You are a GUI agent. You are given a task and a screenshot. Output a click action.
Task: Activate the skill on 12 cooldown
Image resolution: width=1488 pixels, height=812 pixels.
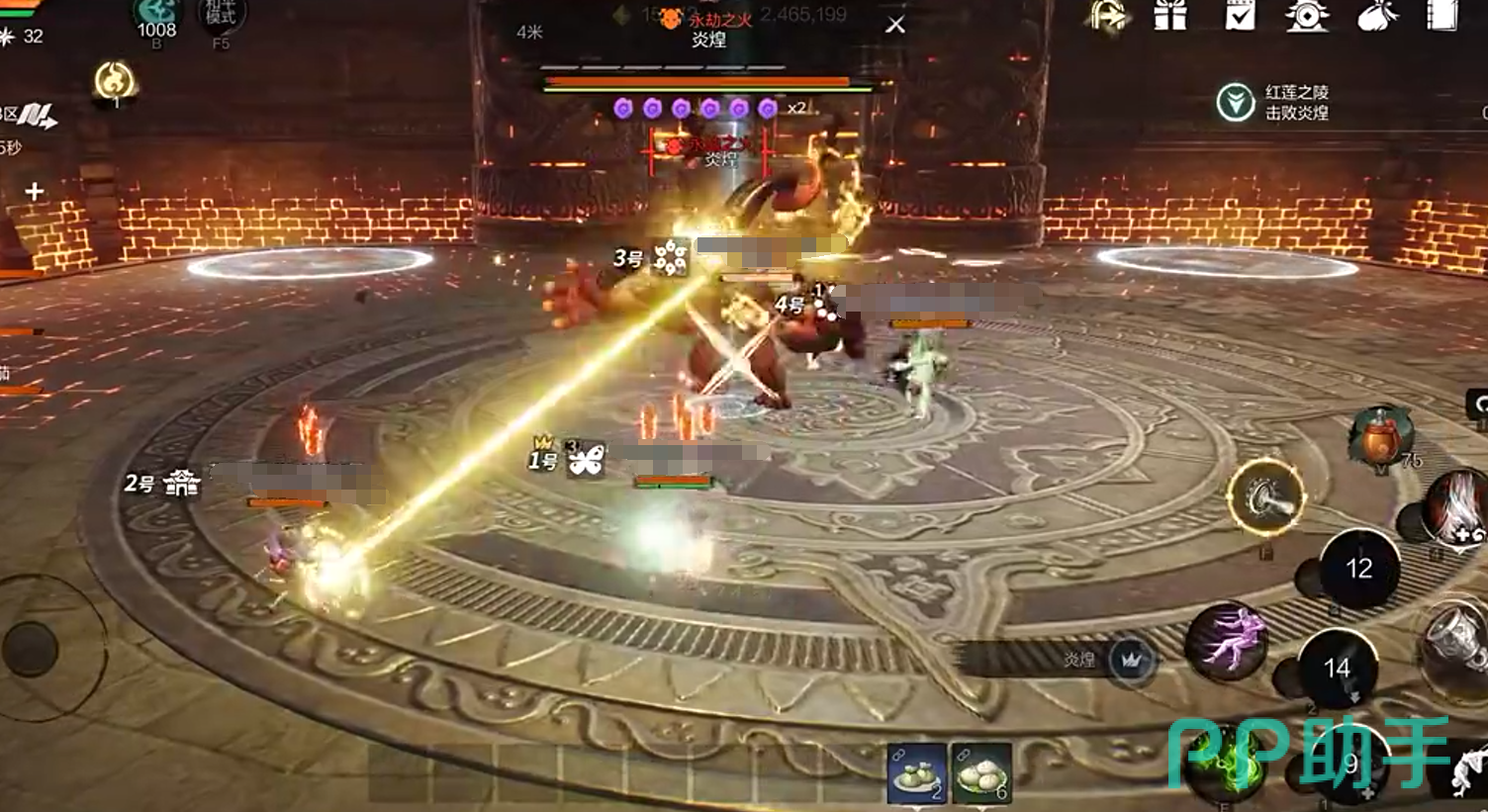click(1358, 569)
